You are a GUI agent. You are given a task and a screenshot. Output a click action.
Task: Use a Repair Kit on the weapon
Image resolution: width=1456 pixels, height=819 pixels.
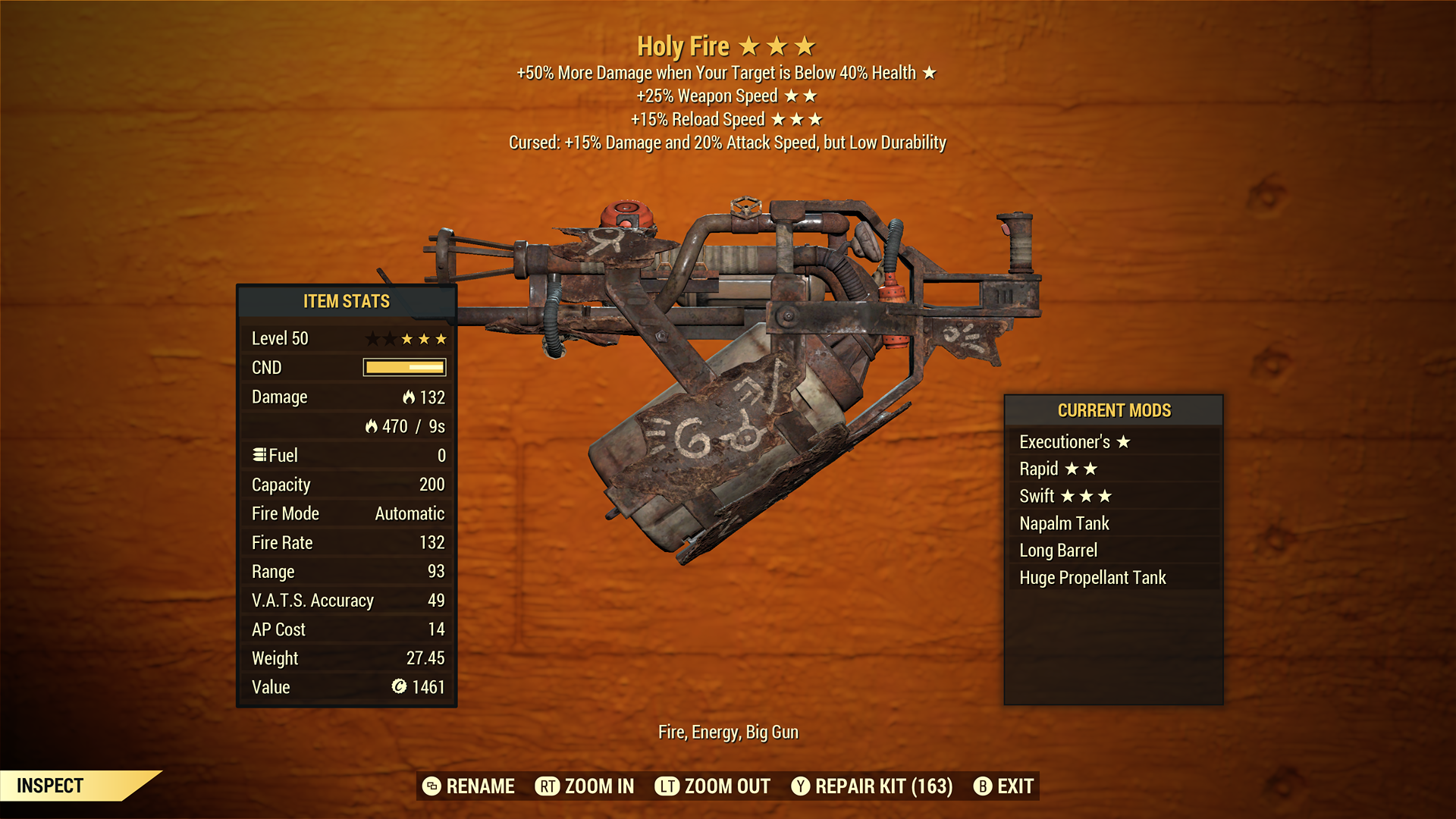(872, 786)
